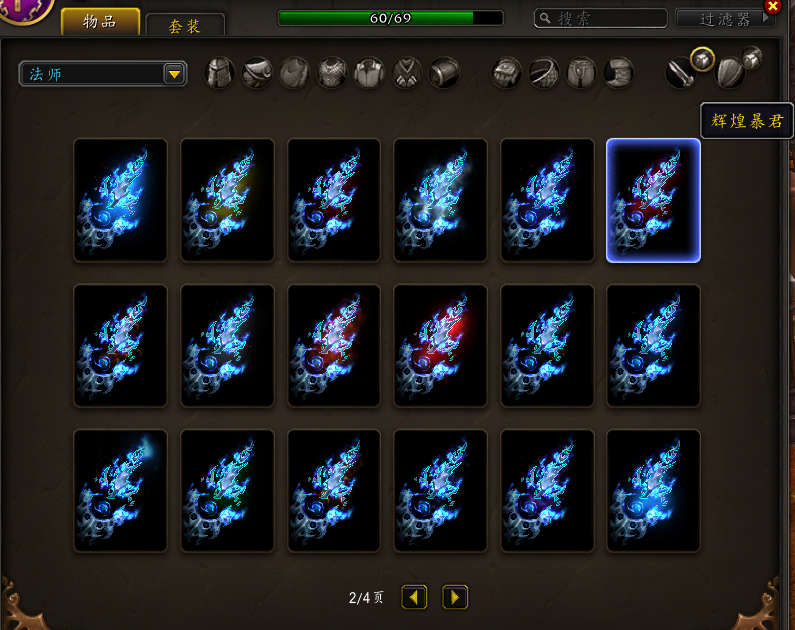The width and height of the screenshot is (795, 630).
Task: Close the appearance collection window
Action: click(x=772, y=6)
